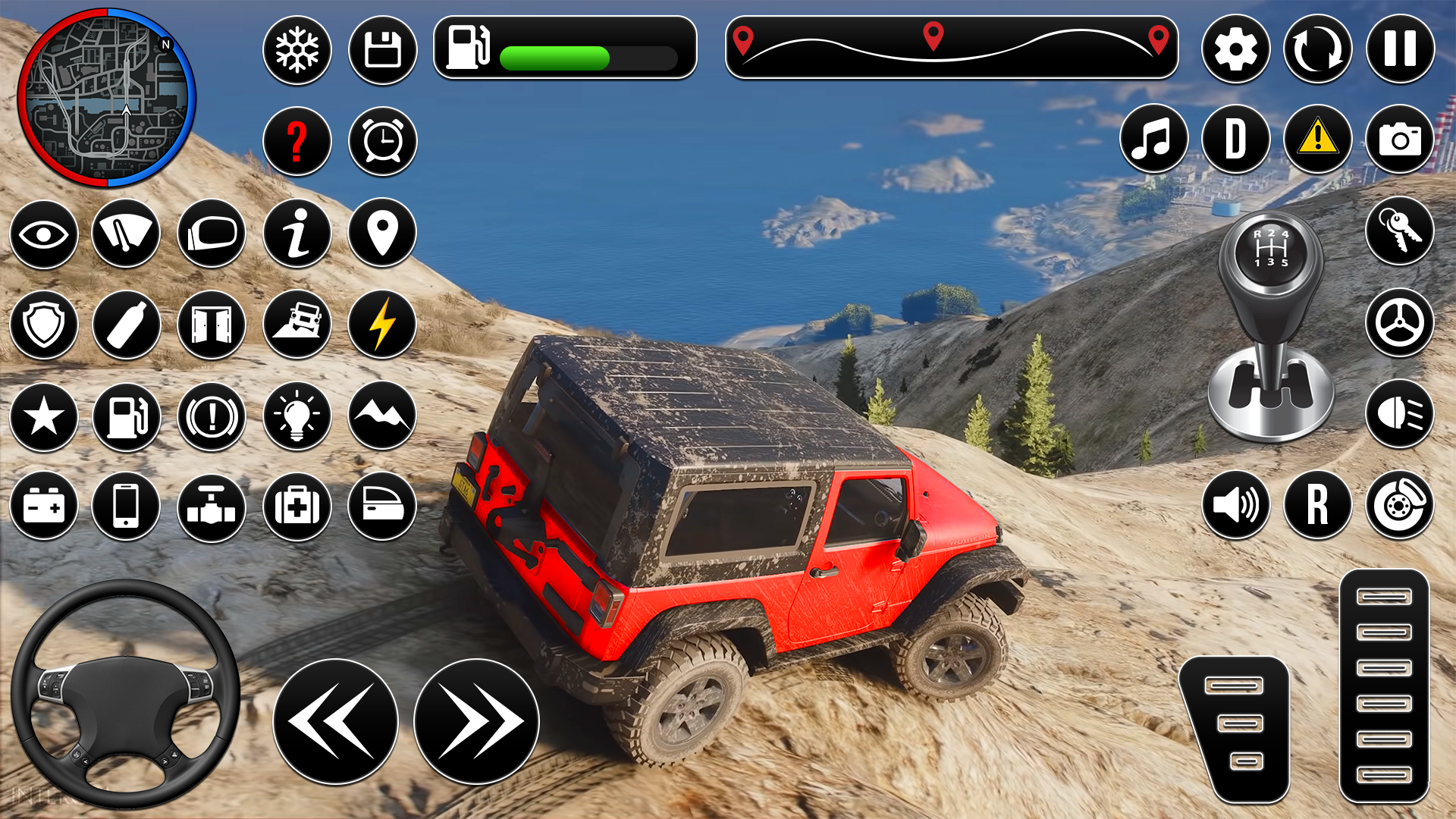
Task: Open the red question mark help
Action: (297, 141)
